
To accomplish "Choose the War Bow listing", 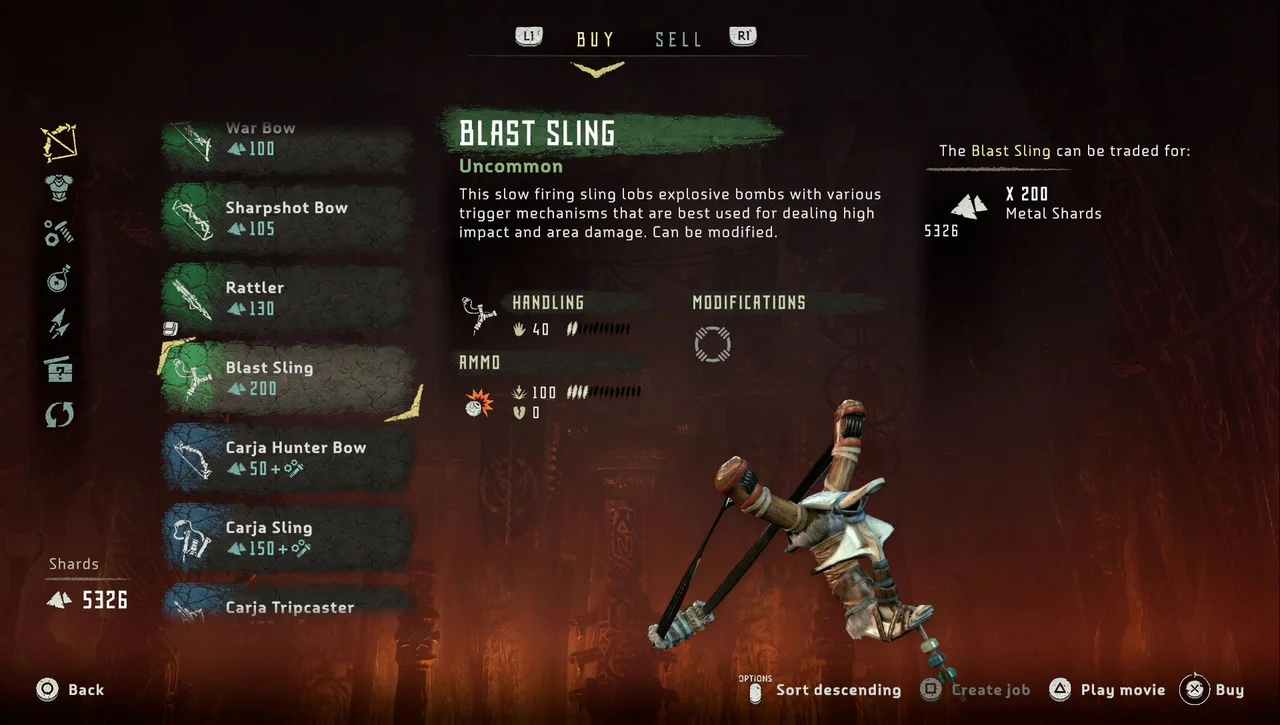I will [x=288, y=140].
